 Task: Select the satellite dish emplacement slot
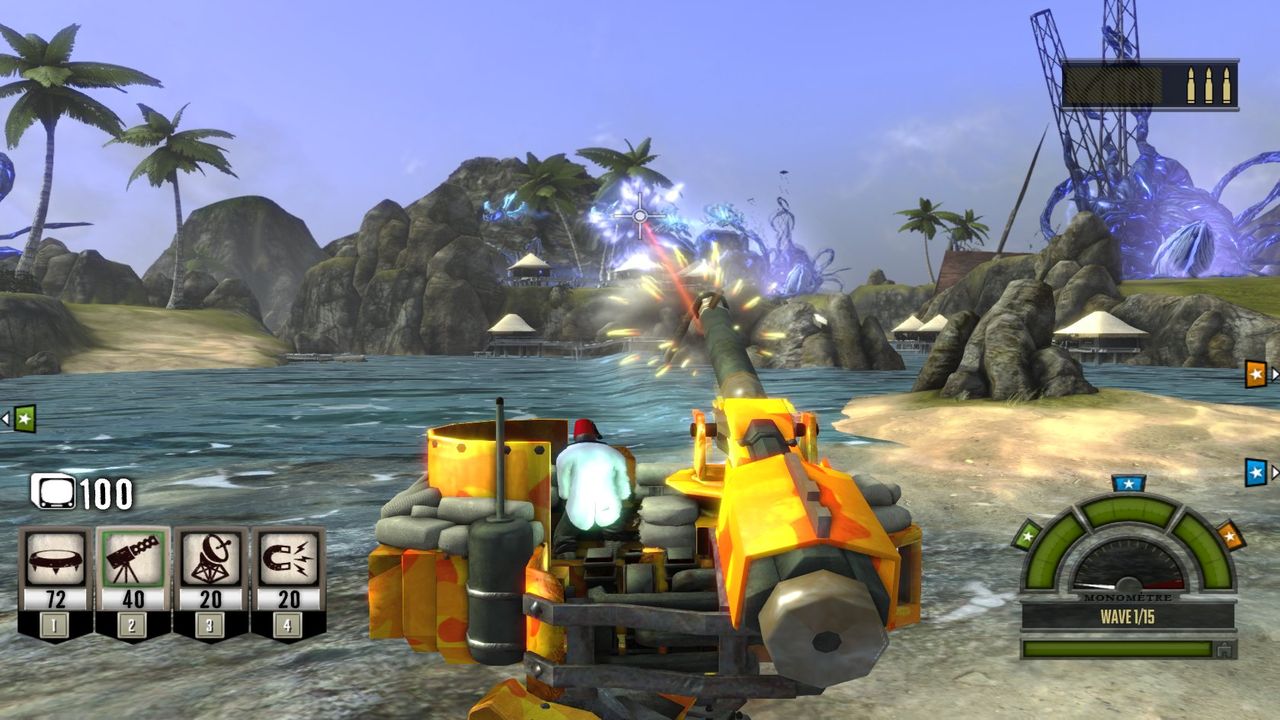210,560
